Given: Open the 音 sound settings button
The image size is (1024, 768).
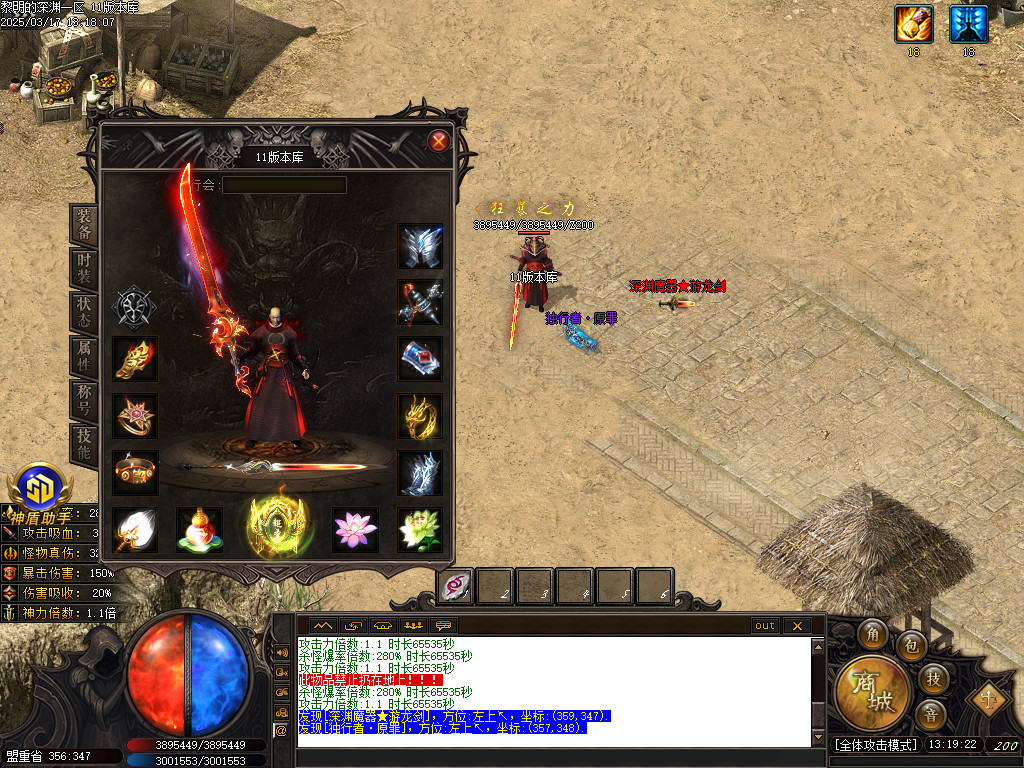Looking at the screenshot, I should point(930,714).
